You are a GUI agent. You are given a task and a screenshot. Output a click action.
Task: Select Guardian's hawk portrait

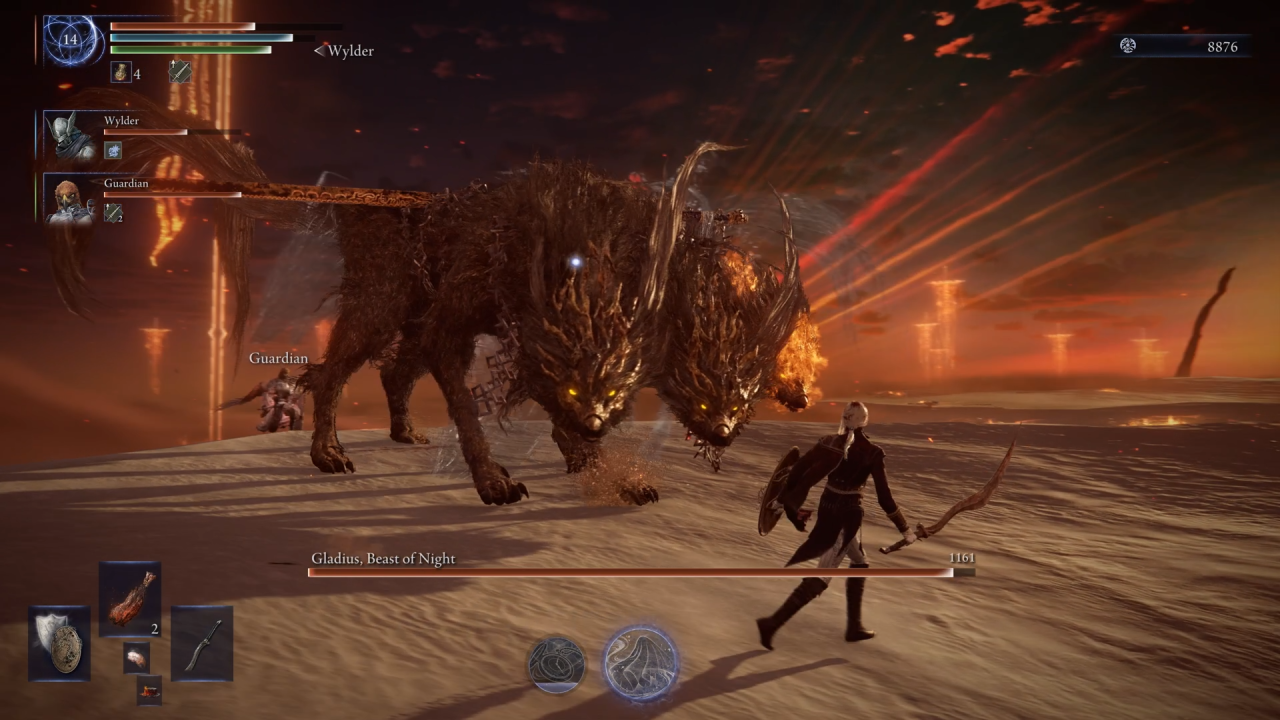pyautogui.click(x=73, y=200)
